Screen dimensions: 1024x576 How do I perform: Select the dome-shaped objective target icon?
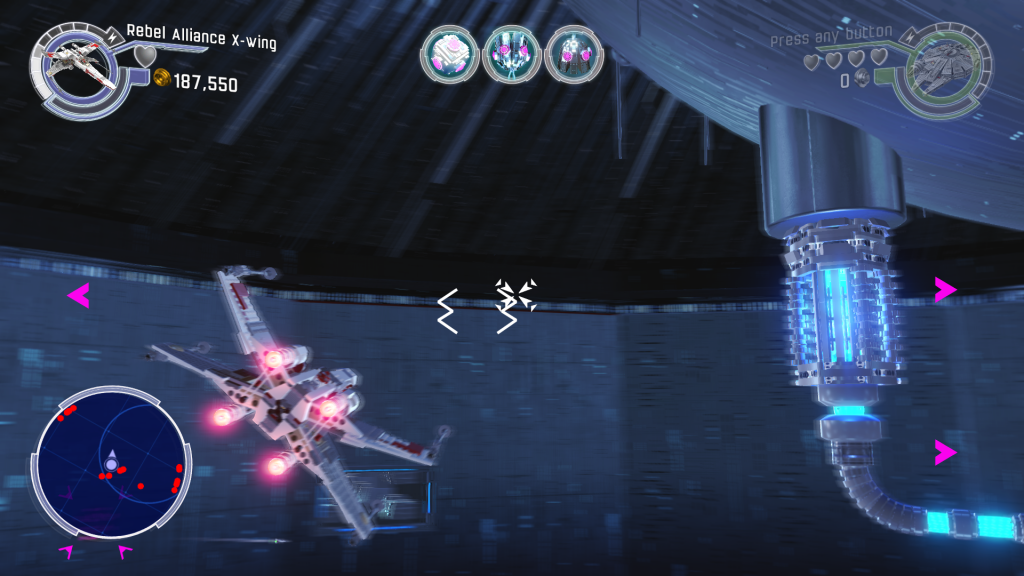574,55
